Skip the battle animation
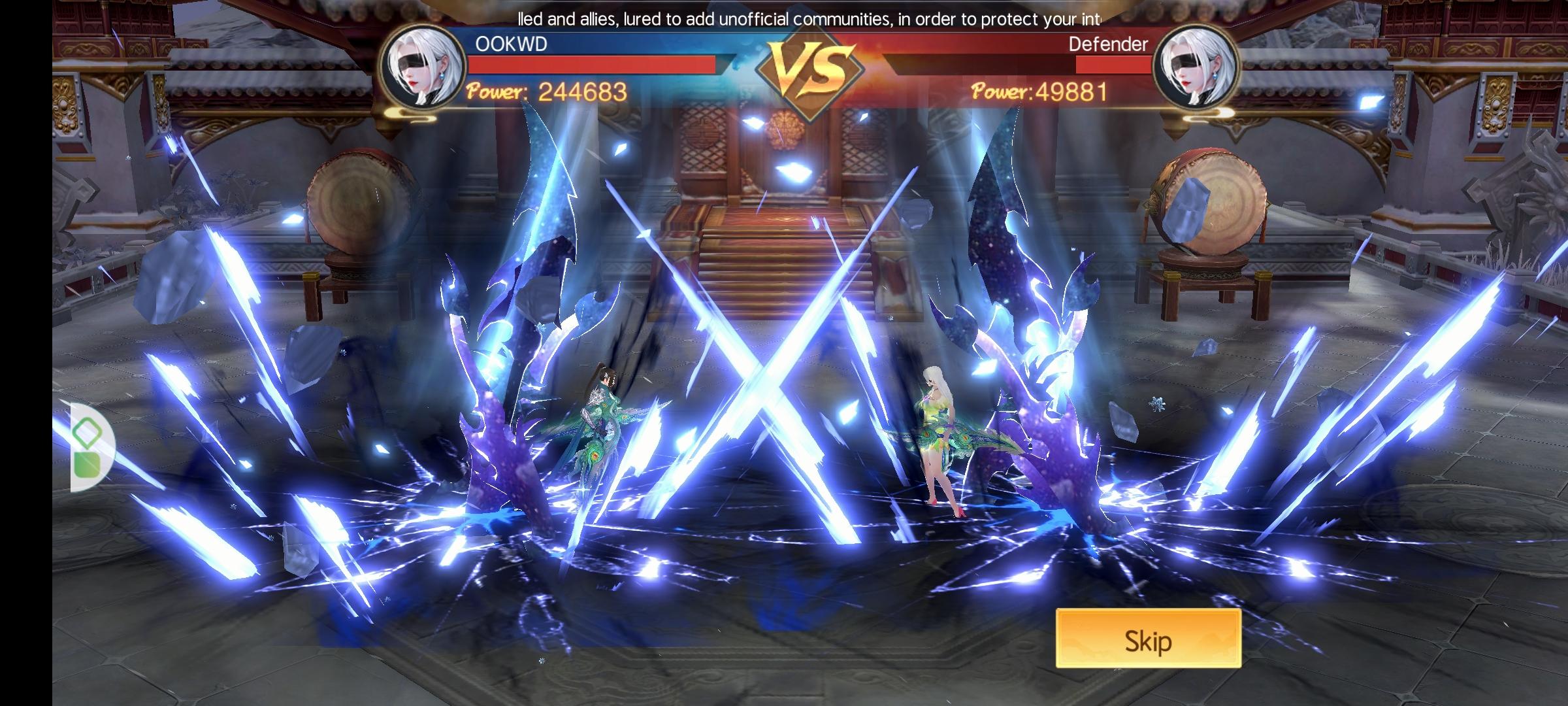The height and width of the screenshot is (706, 1568). (x=1148, y=640)
